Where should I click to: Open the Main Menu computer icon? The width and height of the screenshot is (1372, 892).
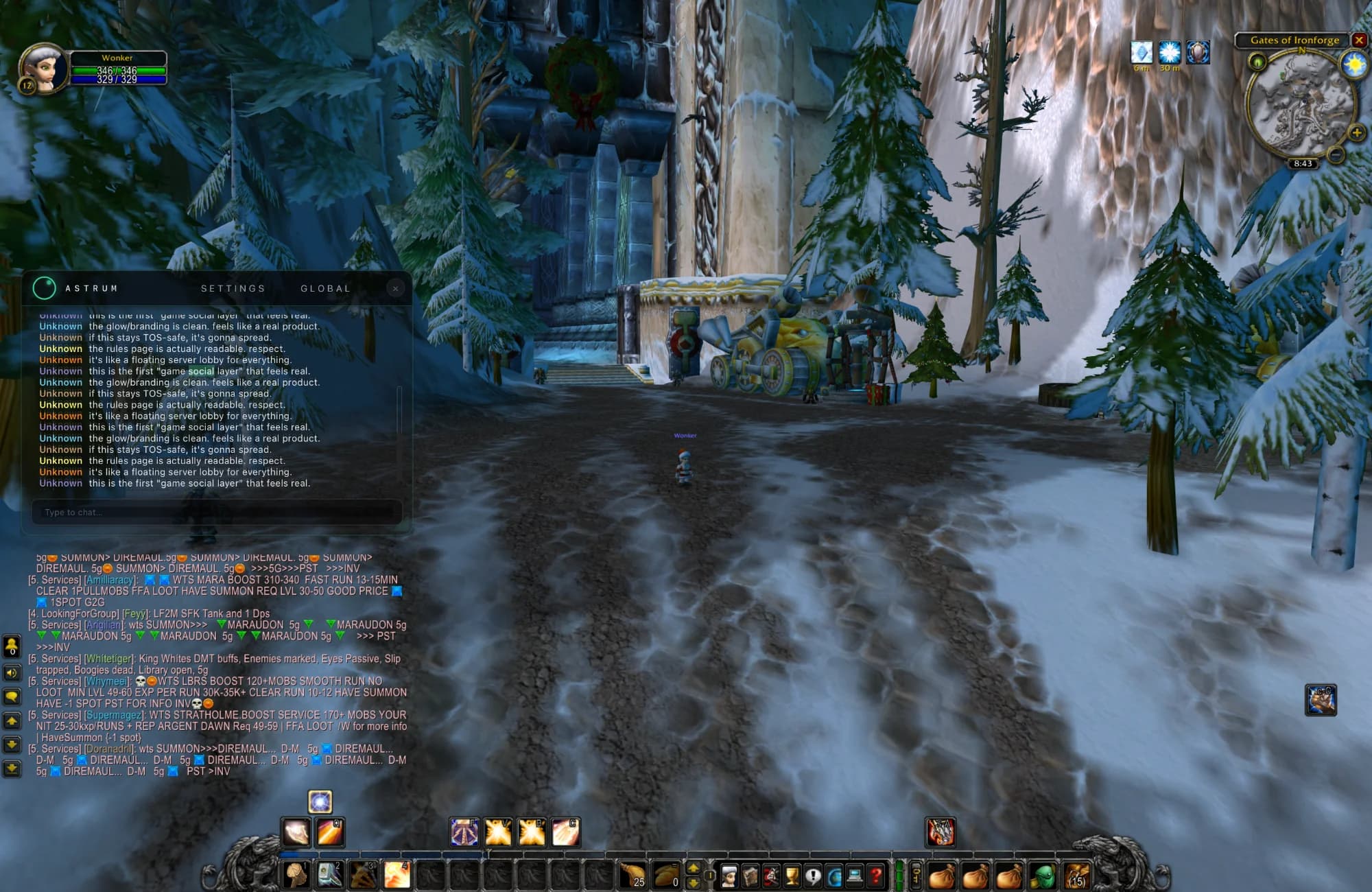coord(854,874)
